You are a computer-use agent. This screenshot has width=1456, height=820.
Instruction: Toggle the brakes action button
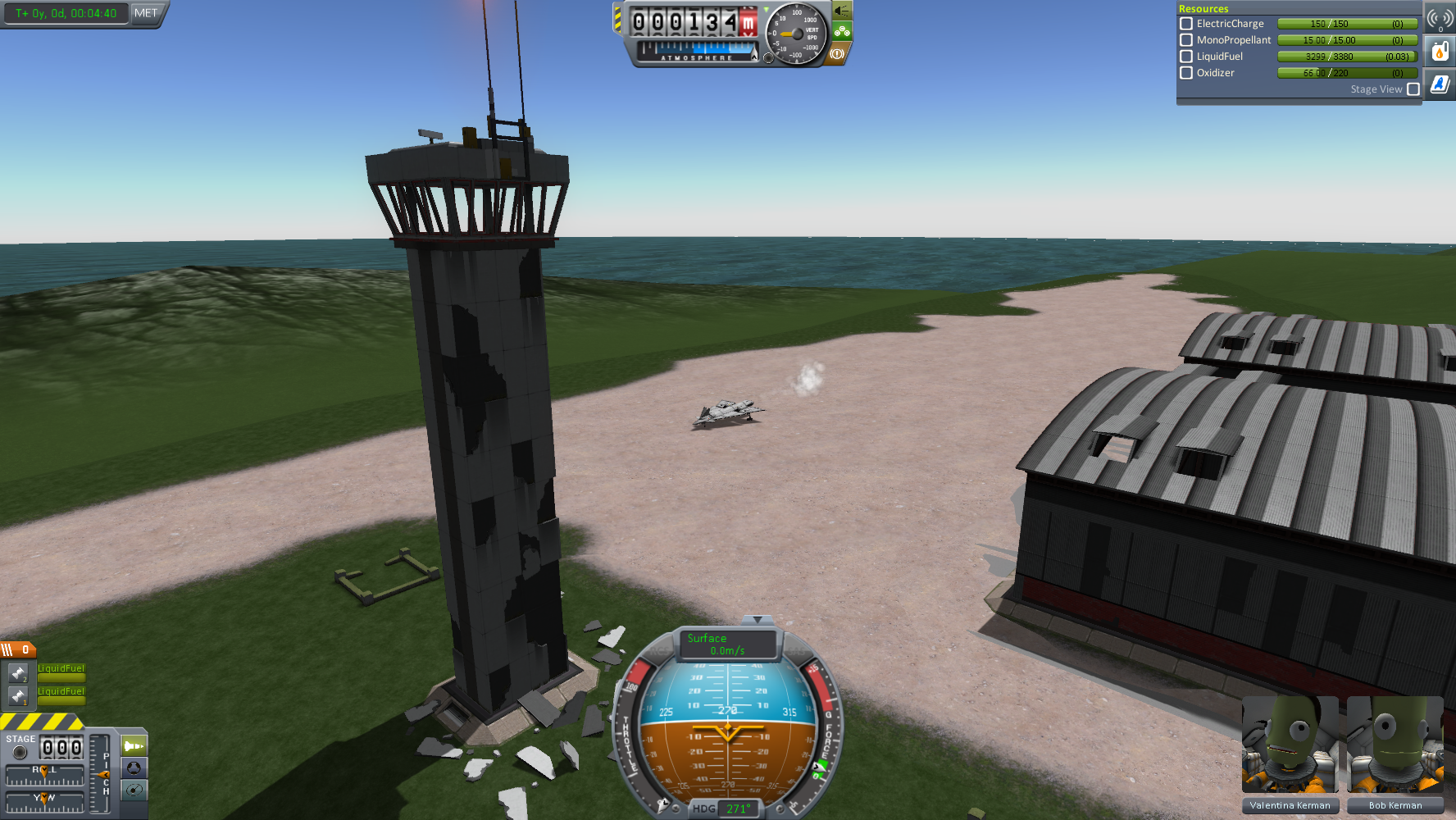tap(837, 54)
